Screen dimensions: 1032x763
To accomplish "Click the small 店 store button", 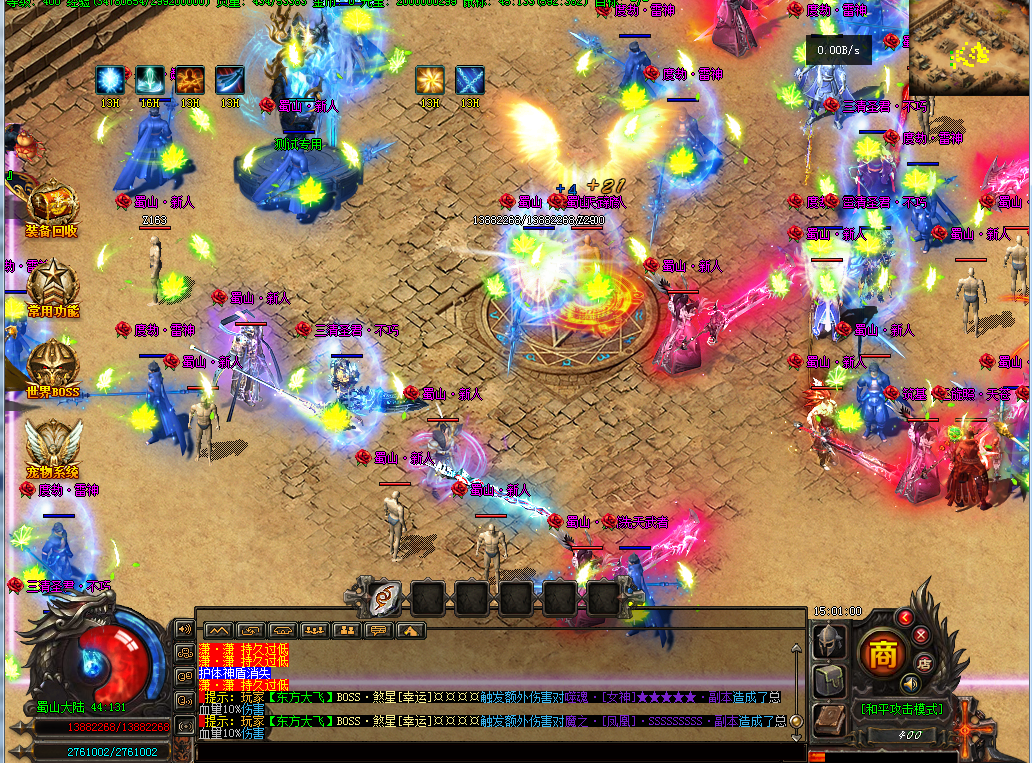I will [925, 661].
